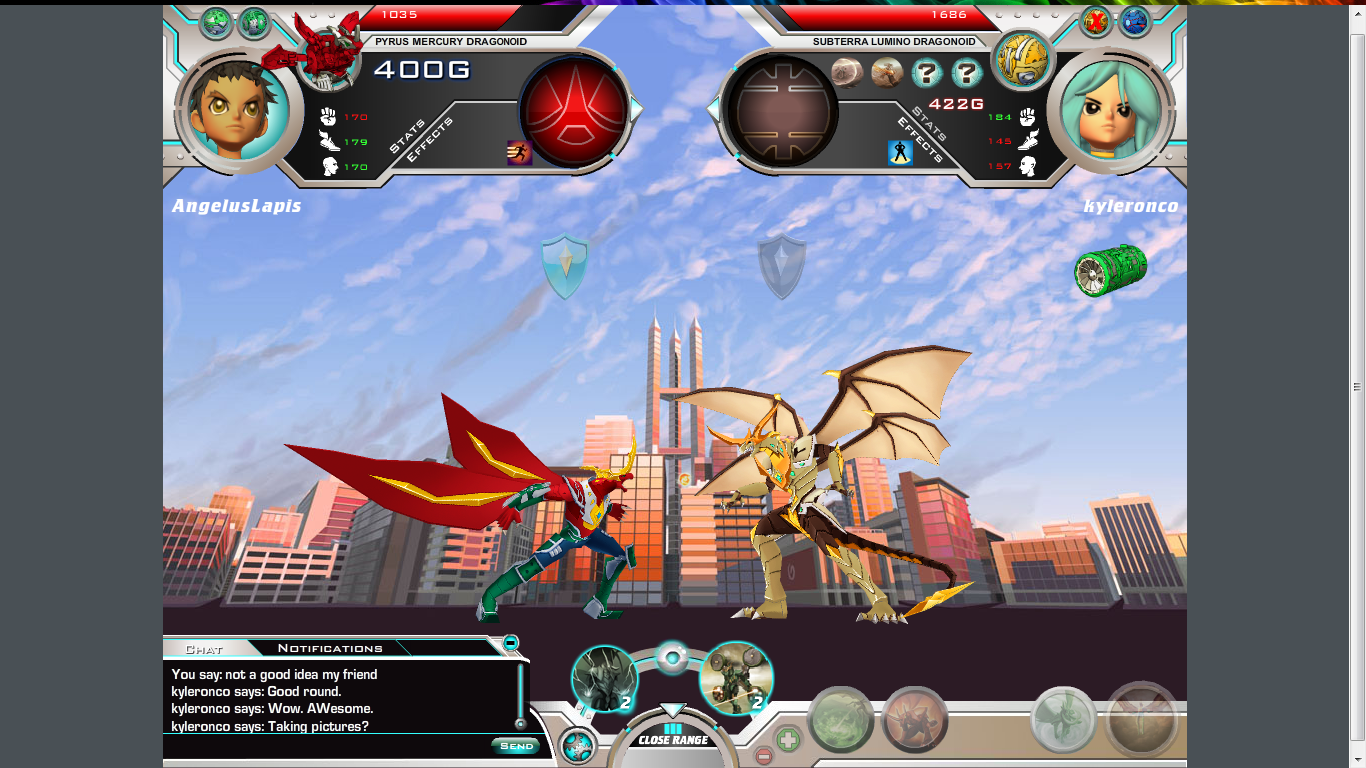This screenshot has width=1366, height=768.
Task: Select the dark spiky creature ability card
Action: [604, 678]
